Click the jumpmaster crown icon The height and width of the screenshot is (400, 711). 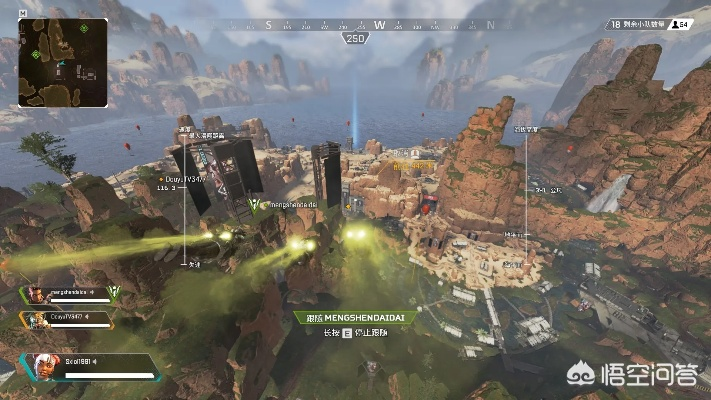113,292
